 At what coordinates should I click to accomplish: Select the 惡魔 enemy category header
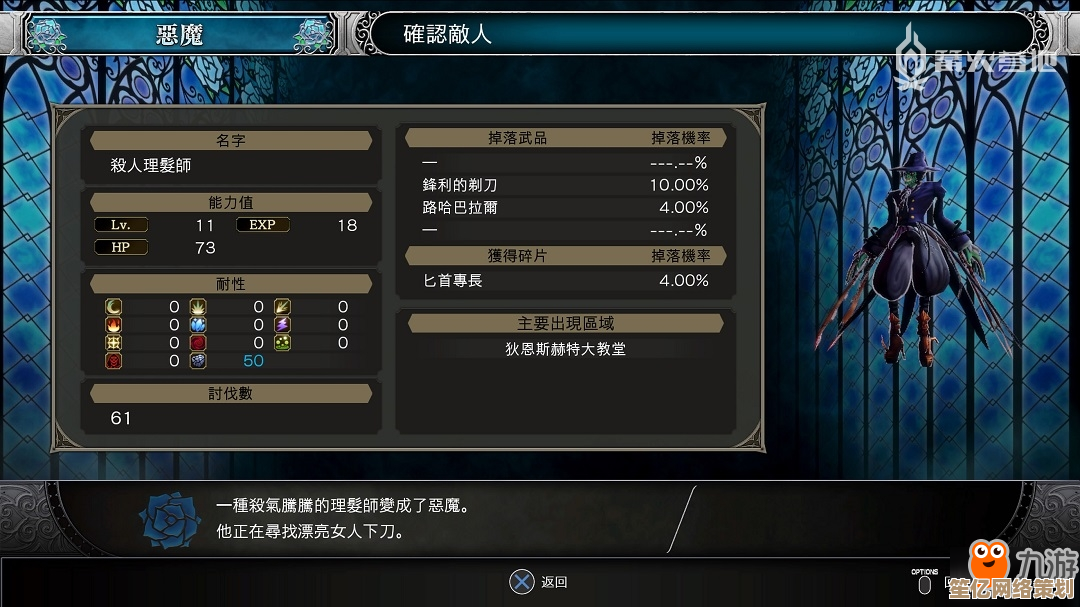pos(180,35)
